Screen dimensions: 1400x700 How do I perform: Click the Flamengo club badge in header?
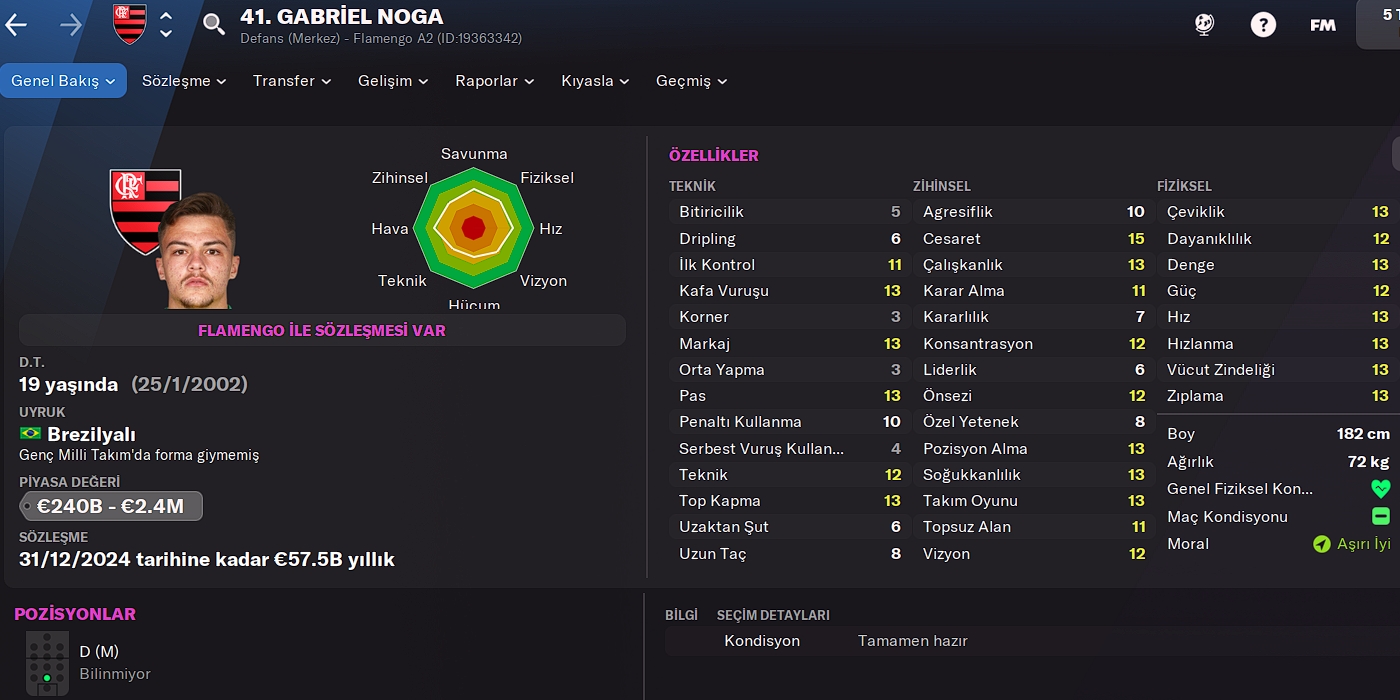(130, 24)
